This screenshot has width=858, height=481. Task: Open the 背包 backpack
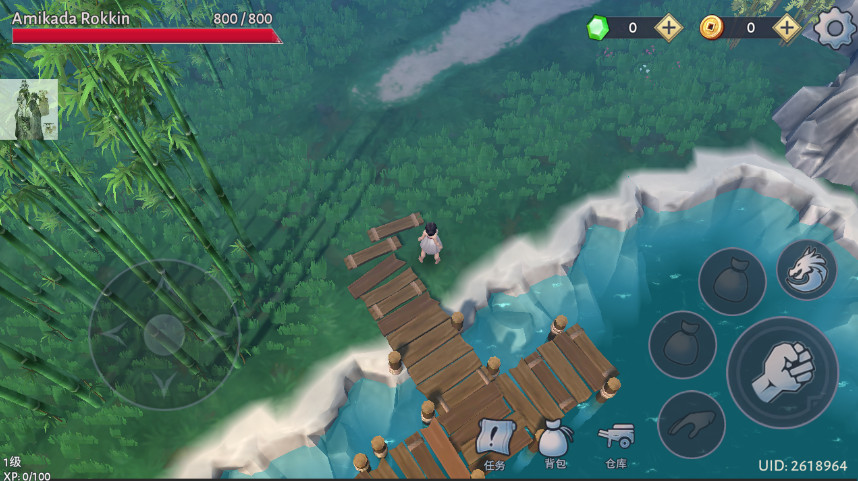[x=554, y=440]
